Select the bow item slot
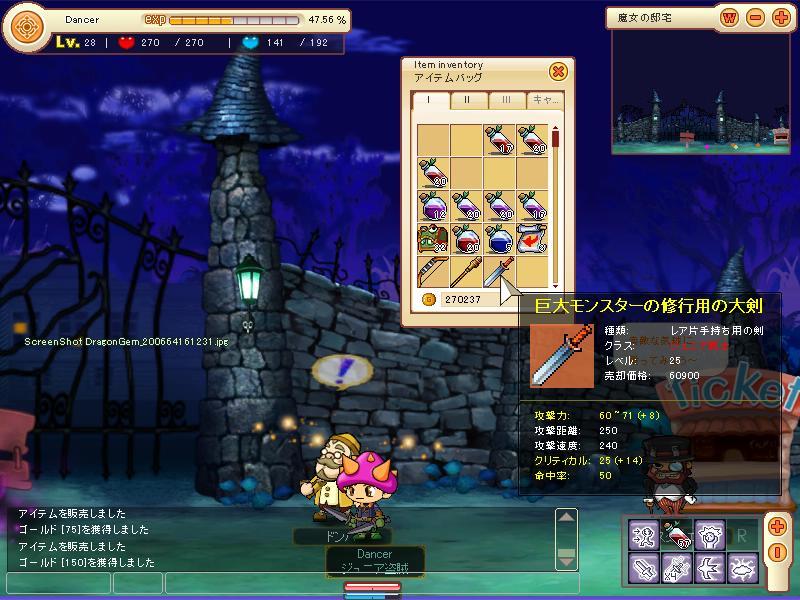This screenshot has height=600, width=800. (433, 272)
